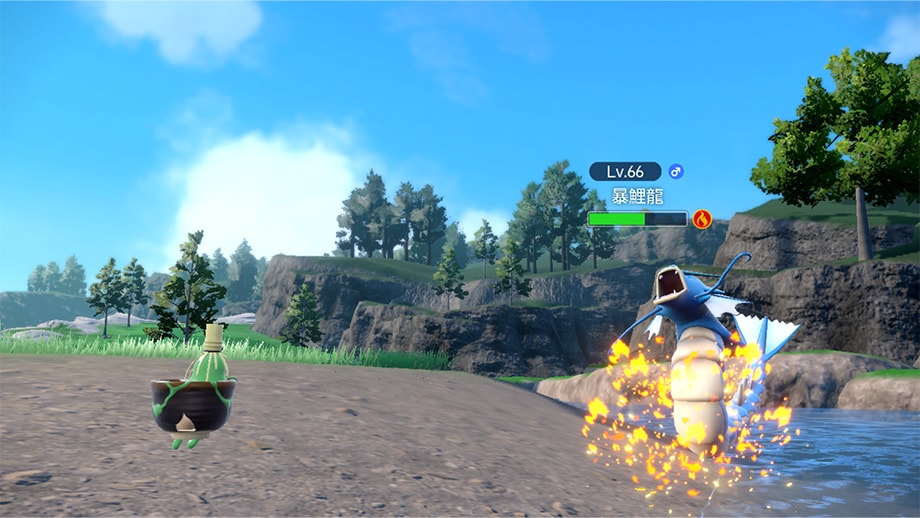Select the male gender symbol next to Lv.66

coord(676,172)
